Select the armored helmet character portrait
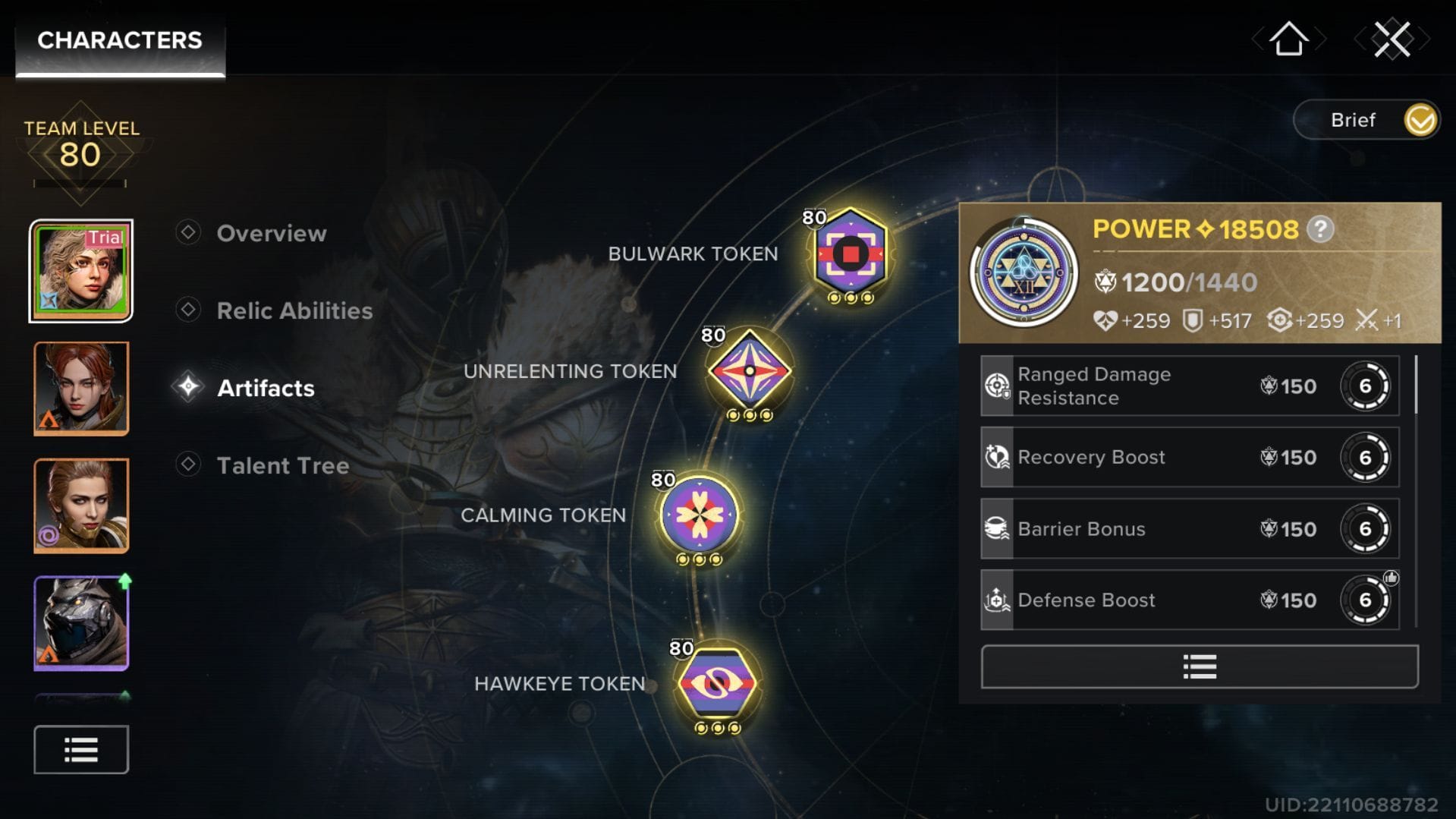The width and height of the screenshot is (1456, 819). click(81, 622)
